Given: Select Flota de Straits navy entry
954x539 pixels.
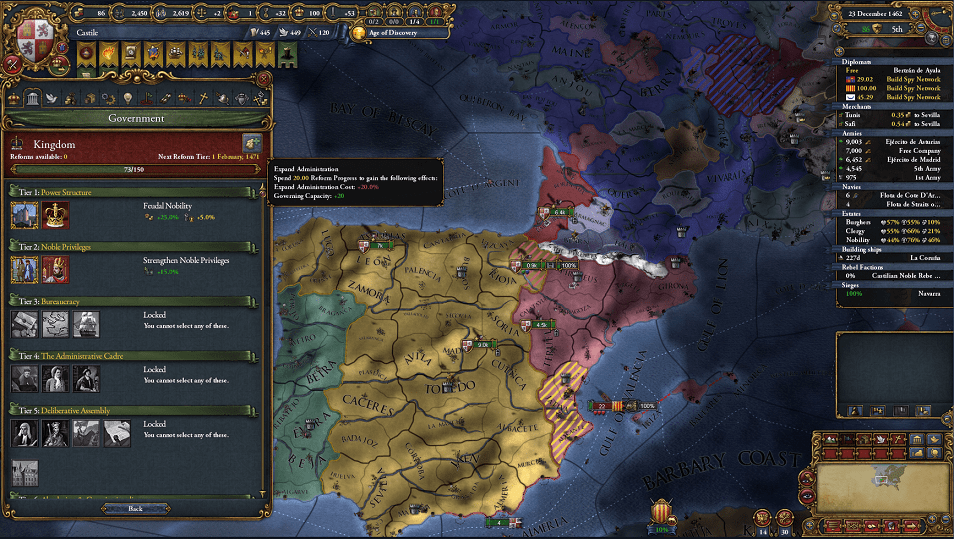Looking at the screenshot, I should [x=890, y=204].
